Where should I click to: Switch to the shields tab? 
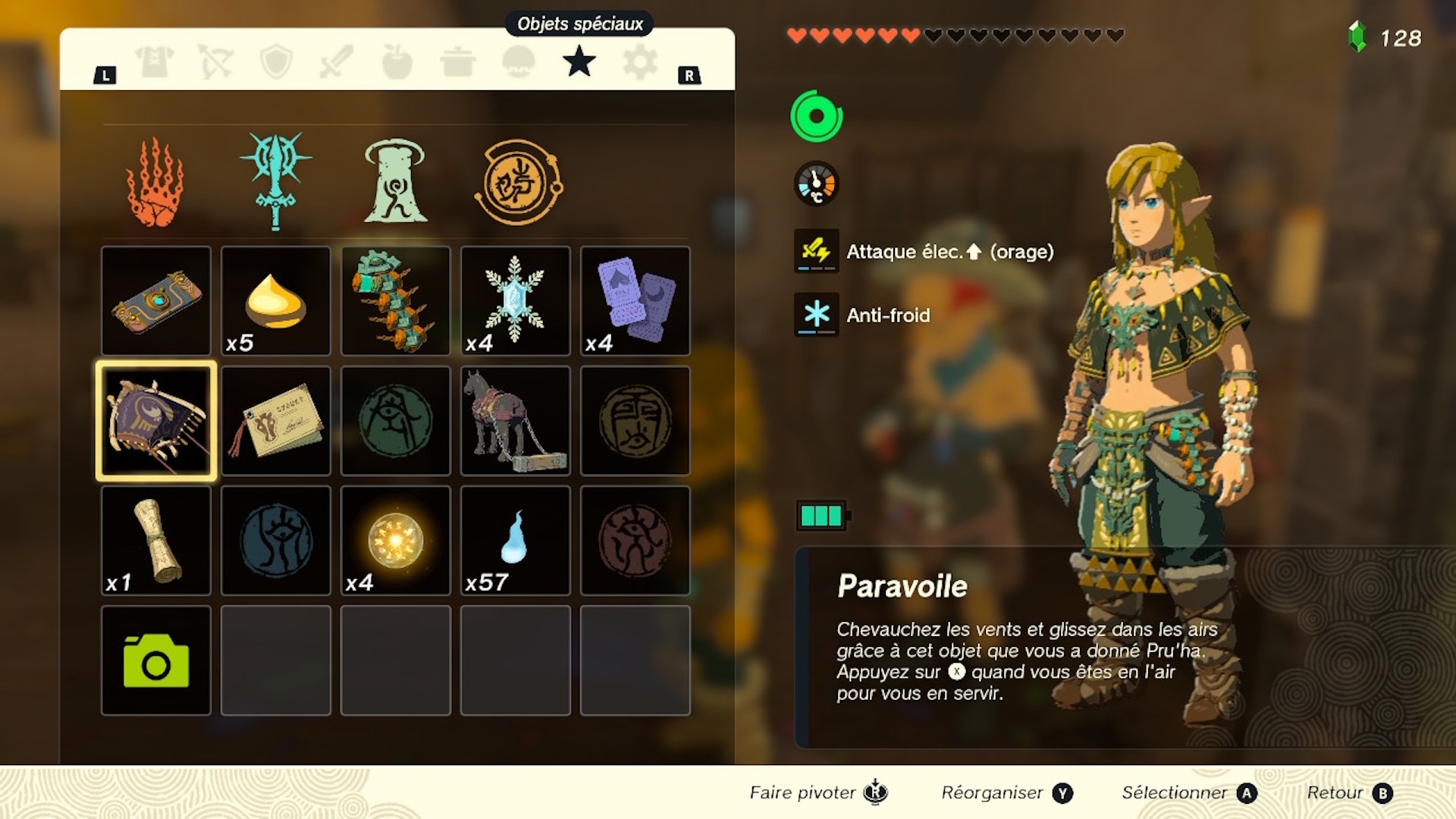(276, 61)
